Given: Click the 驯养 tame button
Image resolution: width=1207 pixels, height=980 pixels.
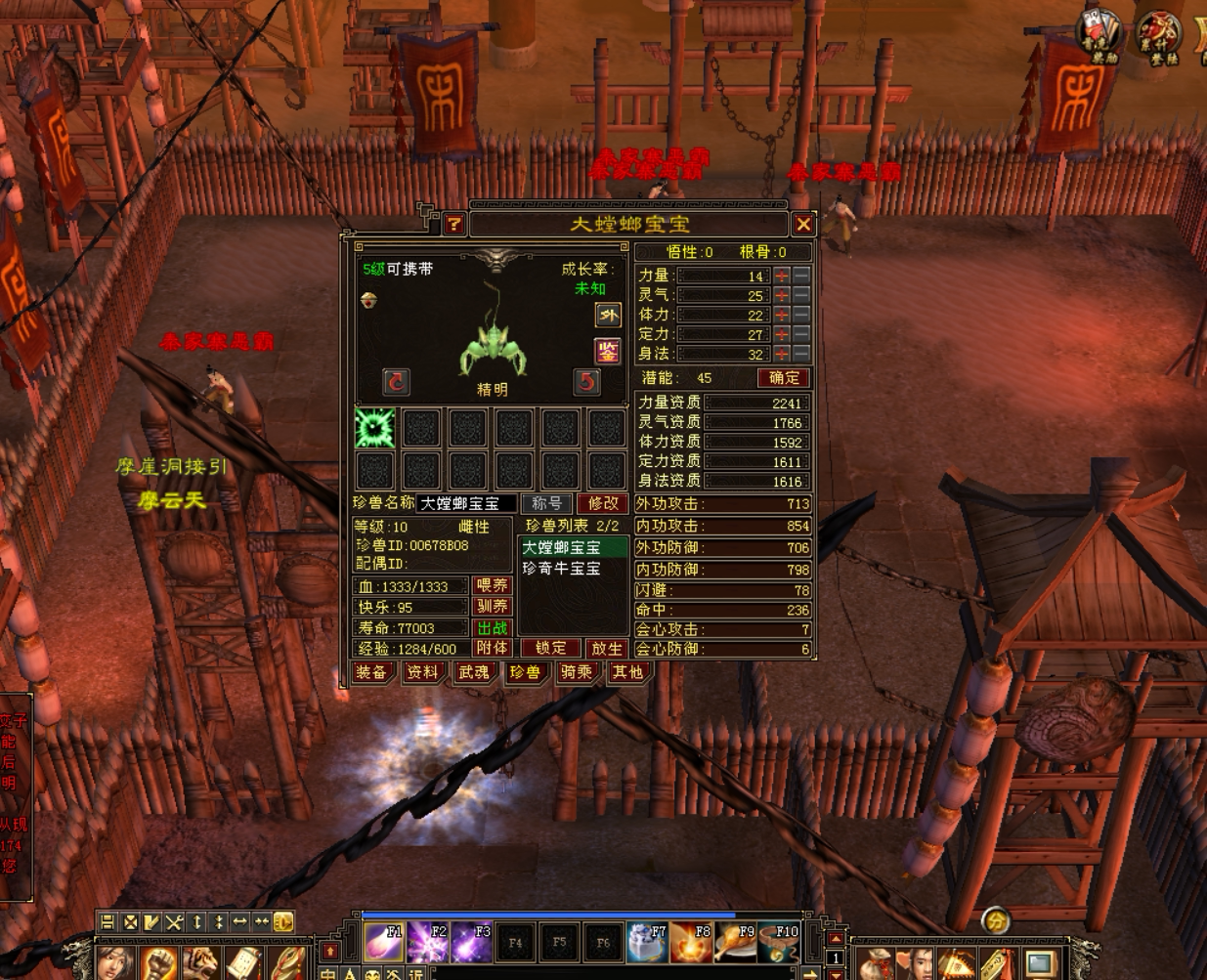Looking at the screenshot, I should click(493, 607).
